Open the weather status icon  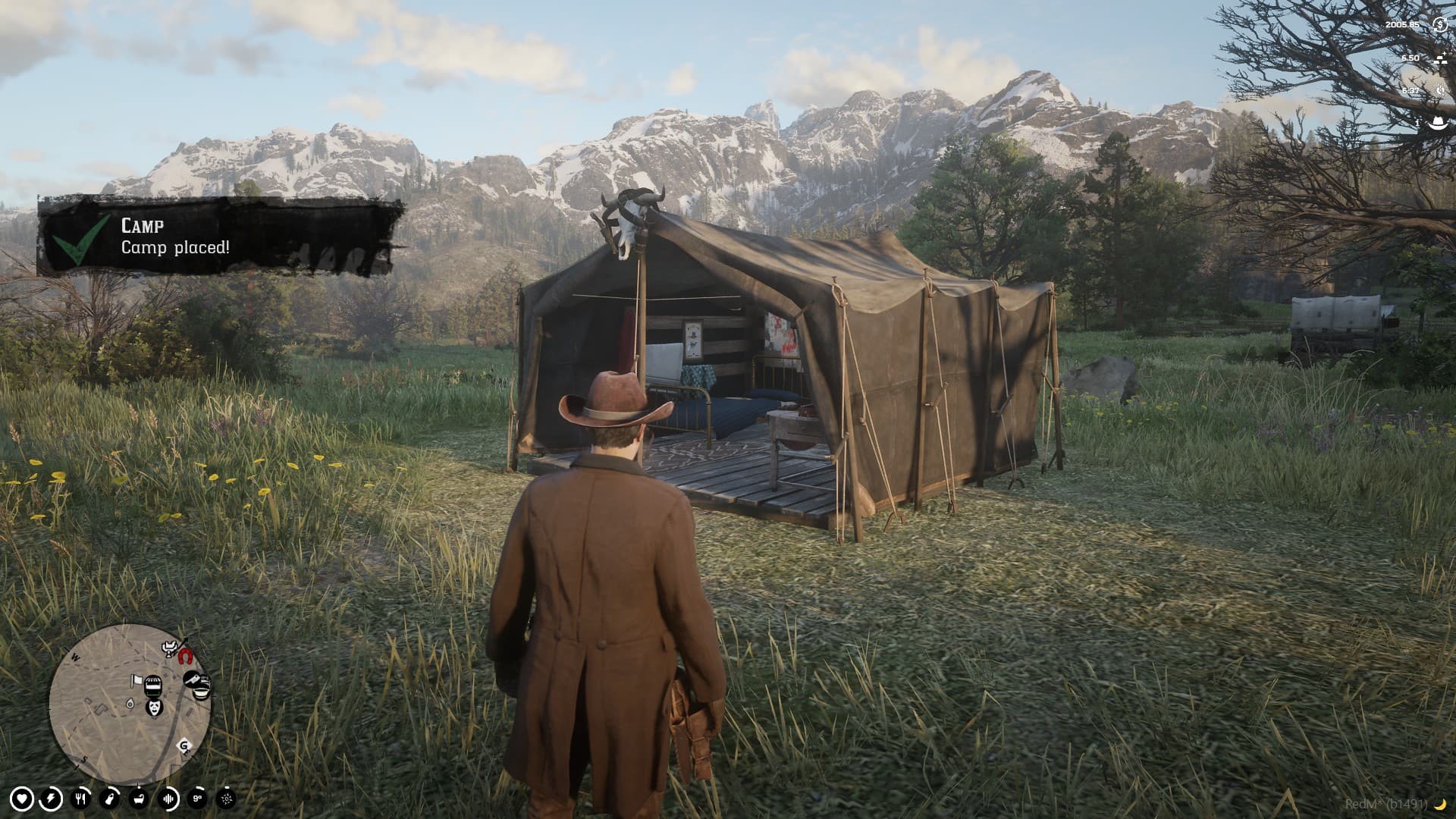pos(225,799)
